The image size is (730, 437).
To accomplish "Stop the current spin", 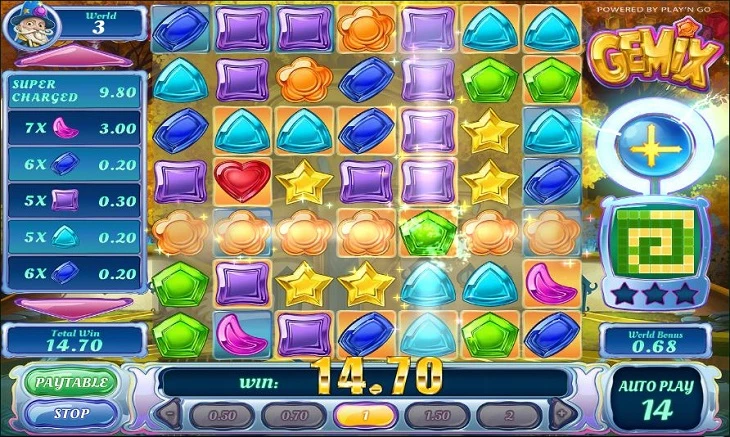I will pos(71,413).
